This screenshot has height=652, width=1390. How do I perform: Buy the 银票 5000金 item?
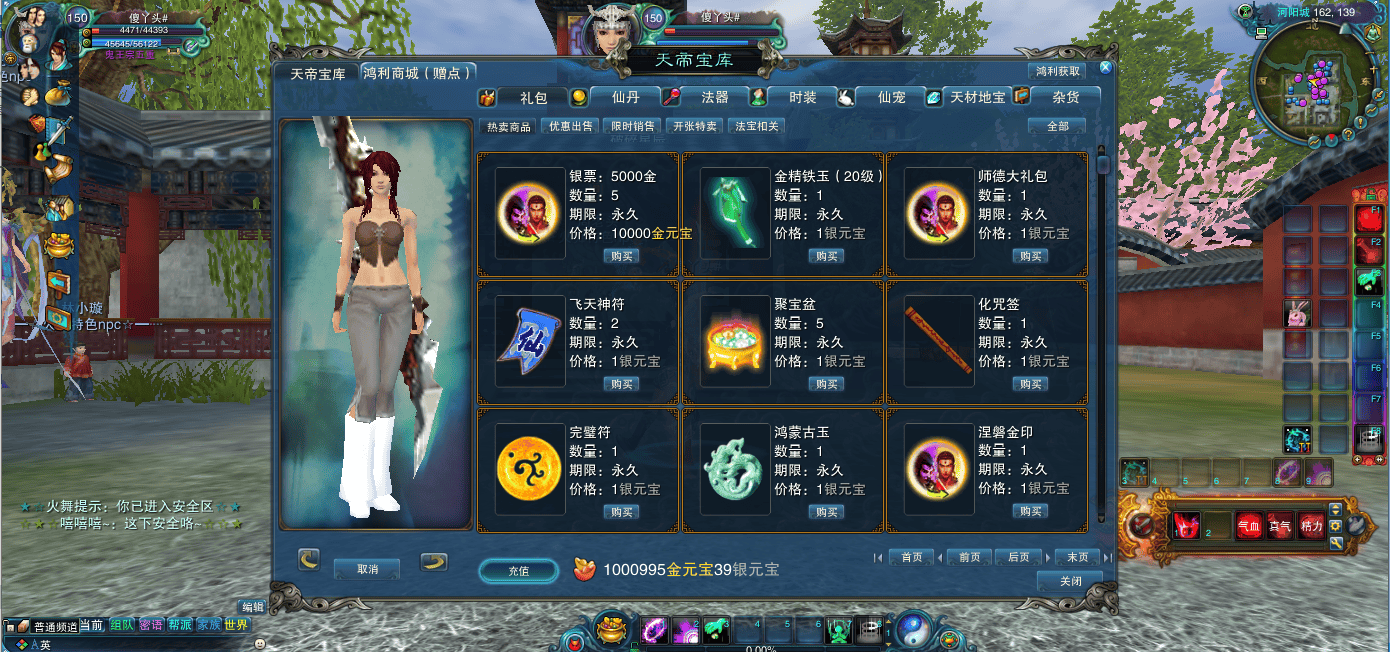pyautogui.click(x=622, y=256)
